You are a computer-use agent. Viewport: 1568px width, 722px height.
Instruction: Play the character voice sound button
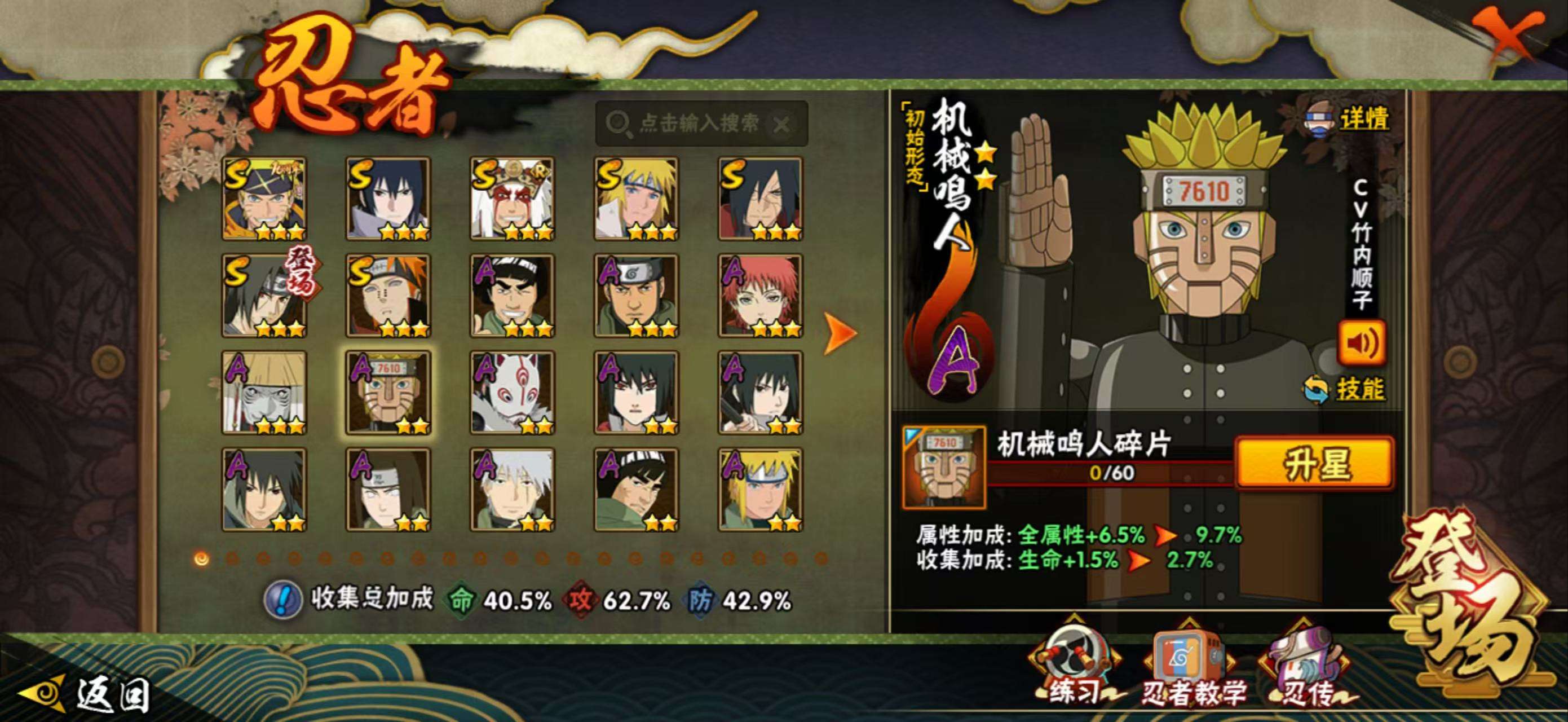point(1361,343)
